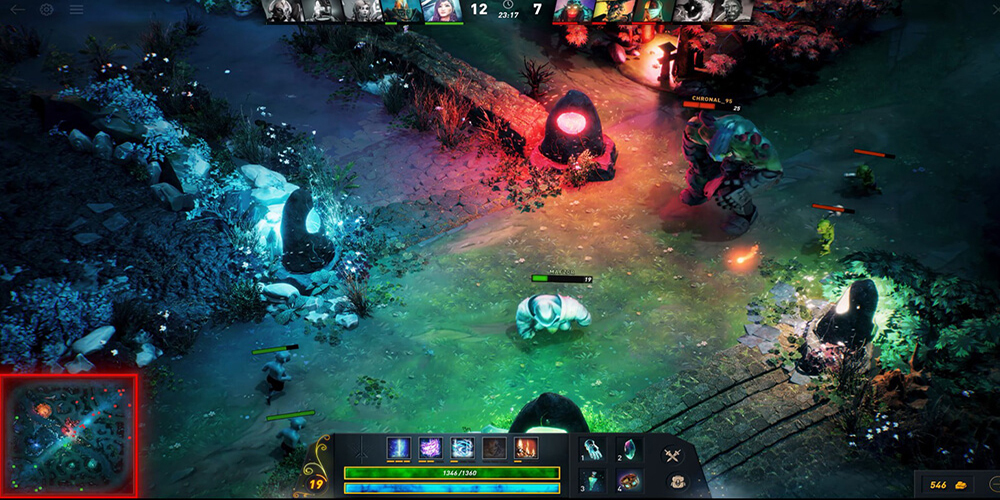This screenshot has height=500, width=1000.
Task: Use the gauntlet item in slot 1
Action: [x=592, y=450]
